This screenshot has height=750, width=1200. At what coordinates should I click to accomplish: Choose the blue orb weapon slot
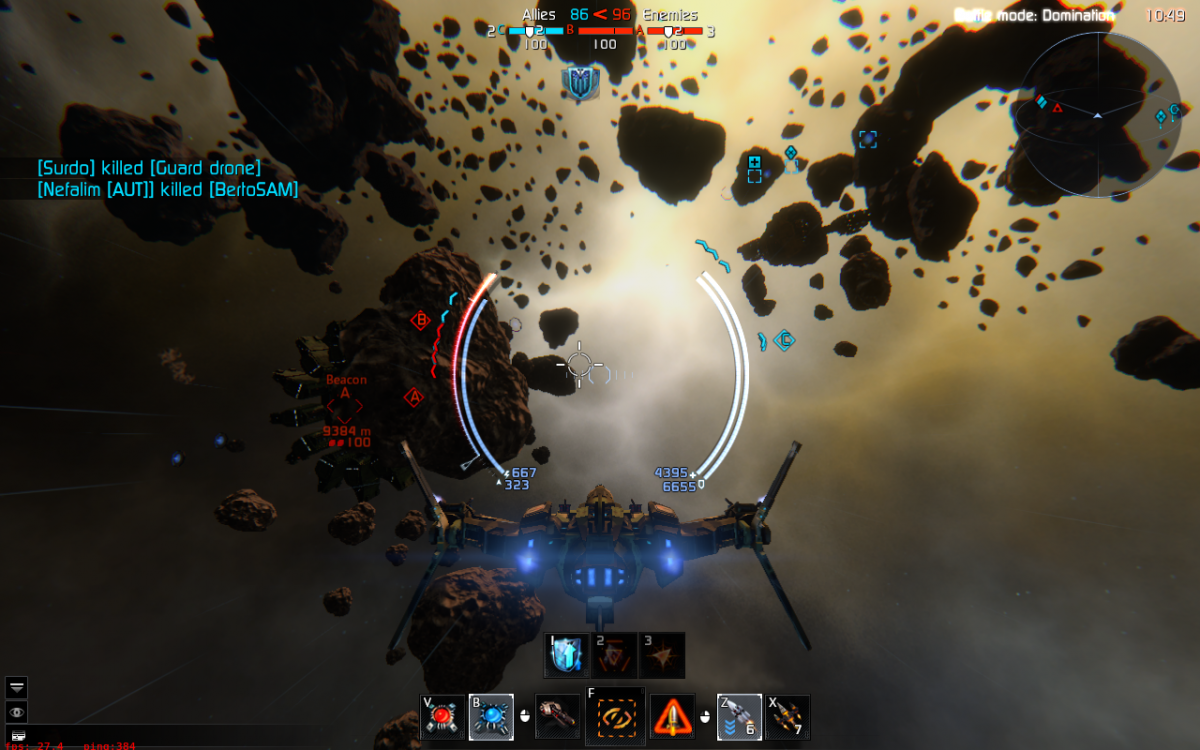491,716
